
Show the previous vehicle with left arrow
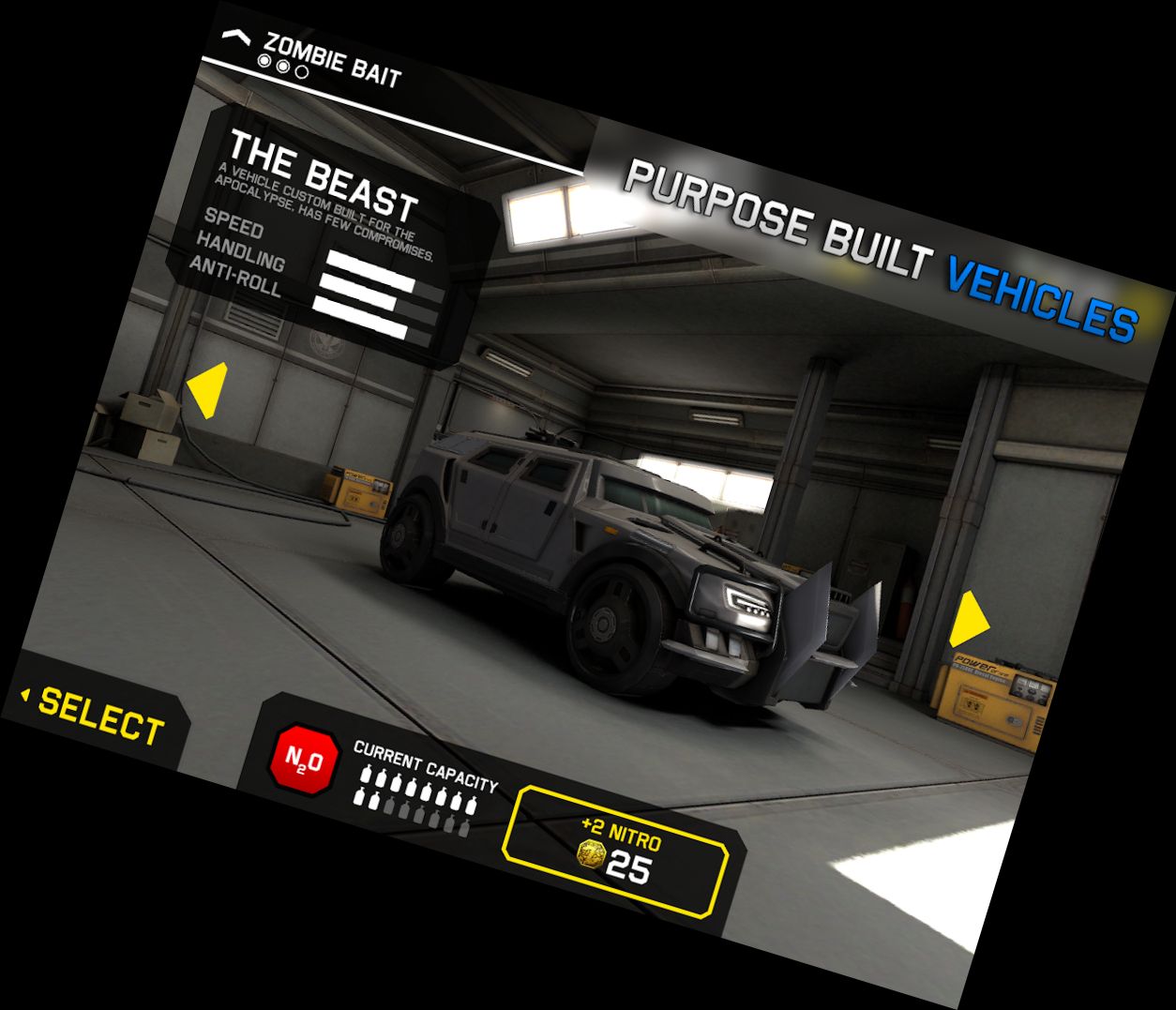(207, 390)
